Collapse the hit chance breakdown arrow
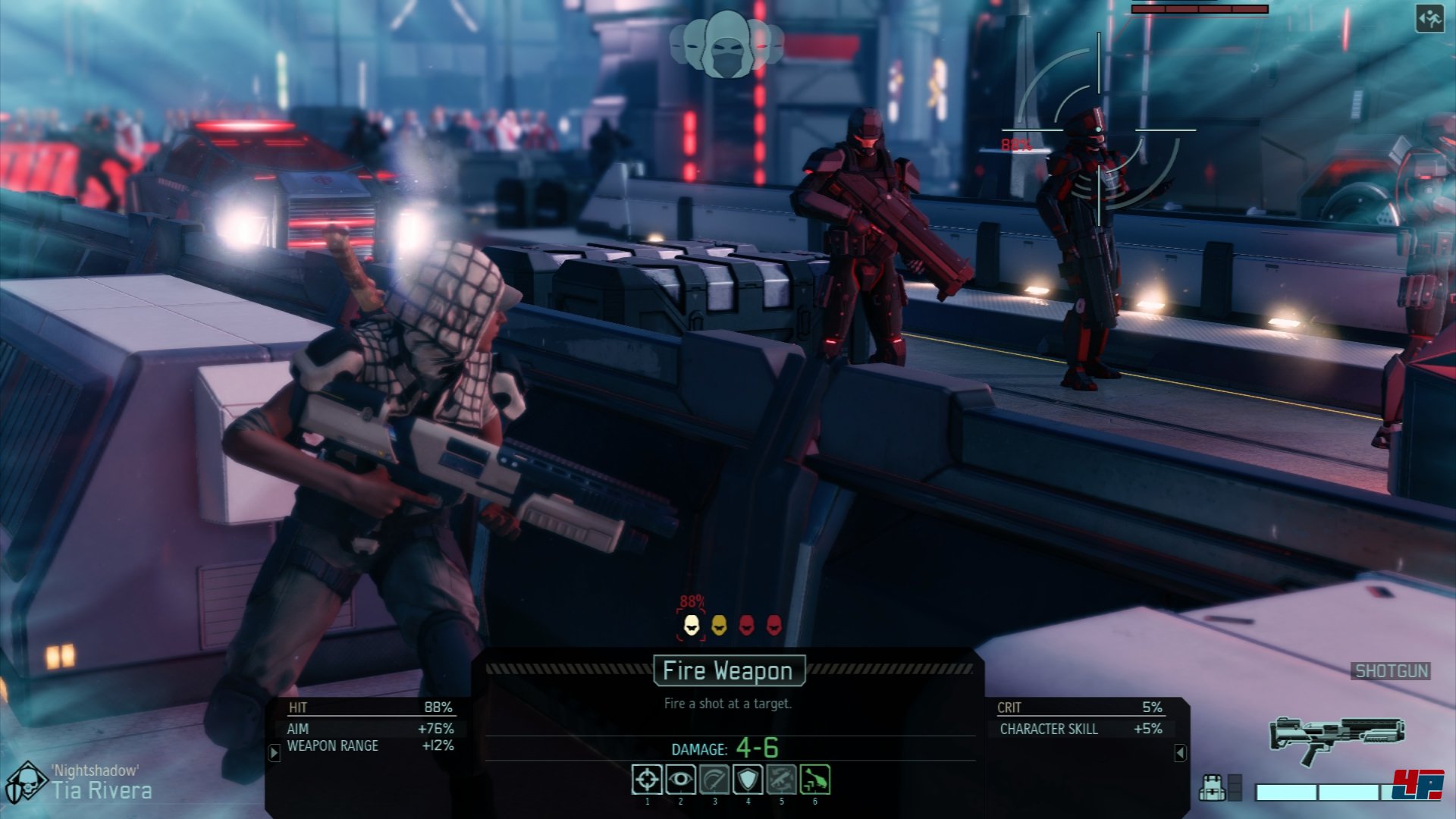This screenshot has width=1456, height=819. (x=275, y=753)
